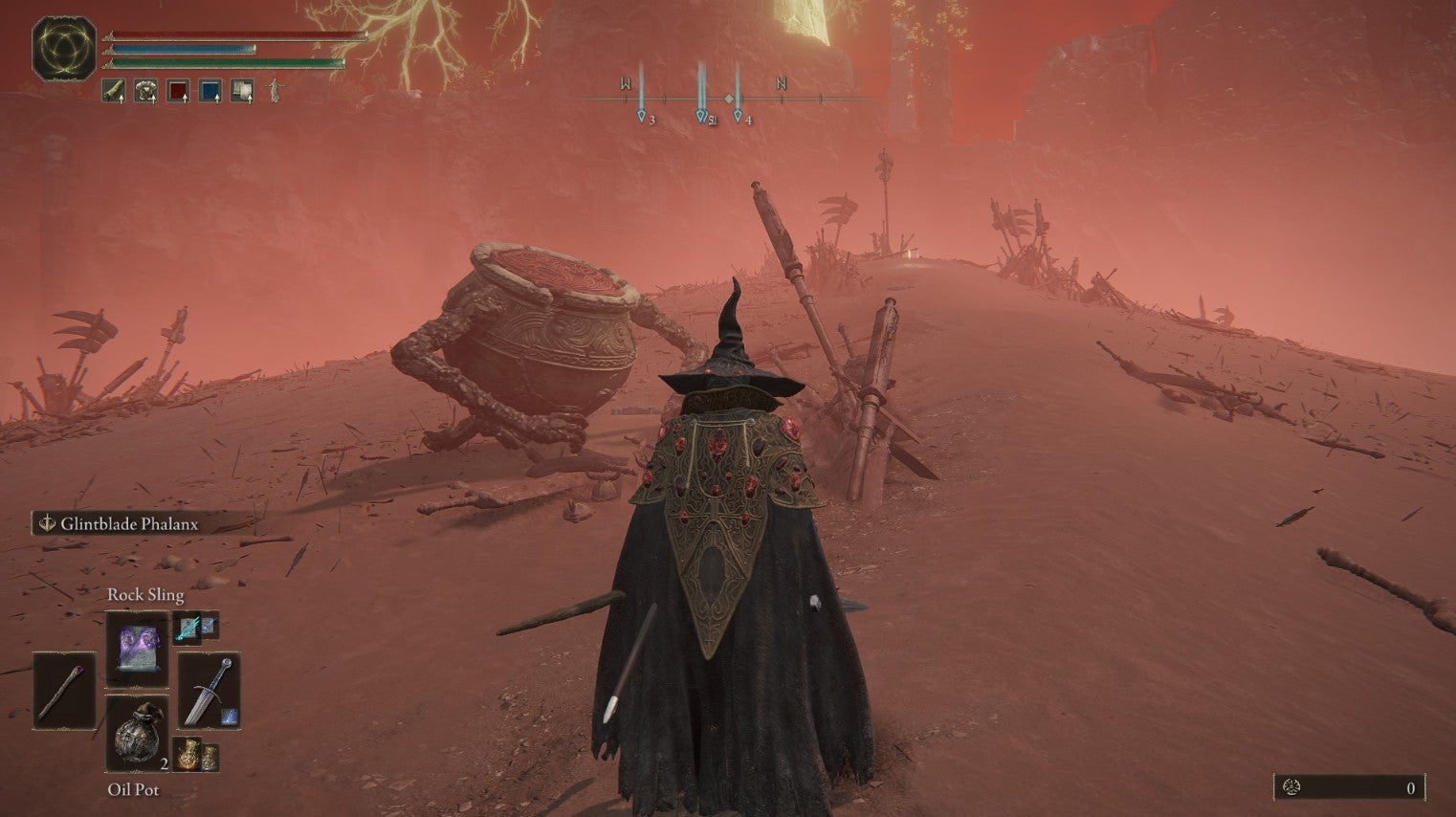Click the staff in the left-hand slot
Image resolution: width=1456 pixels, height=817 pixels.
[x=64, y=689]
